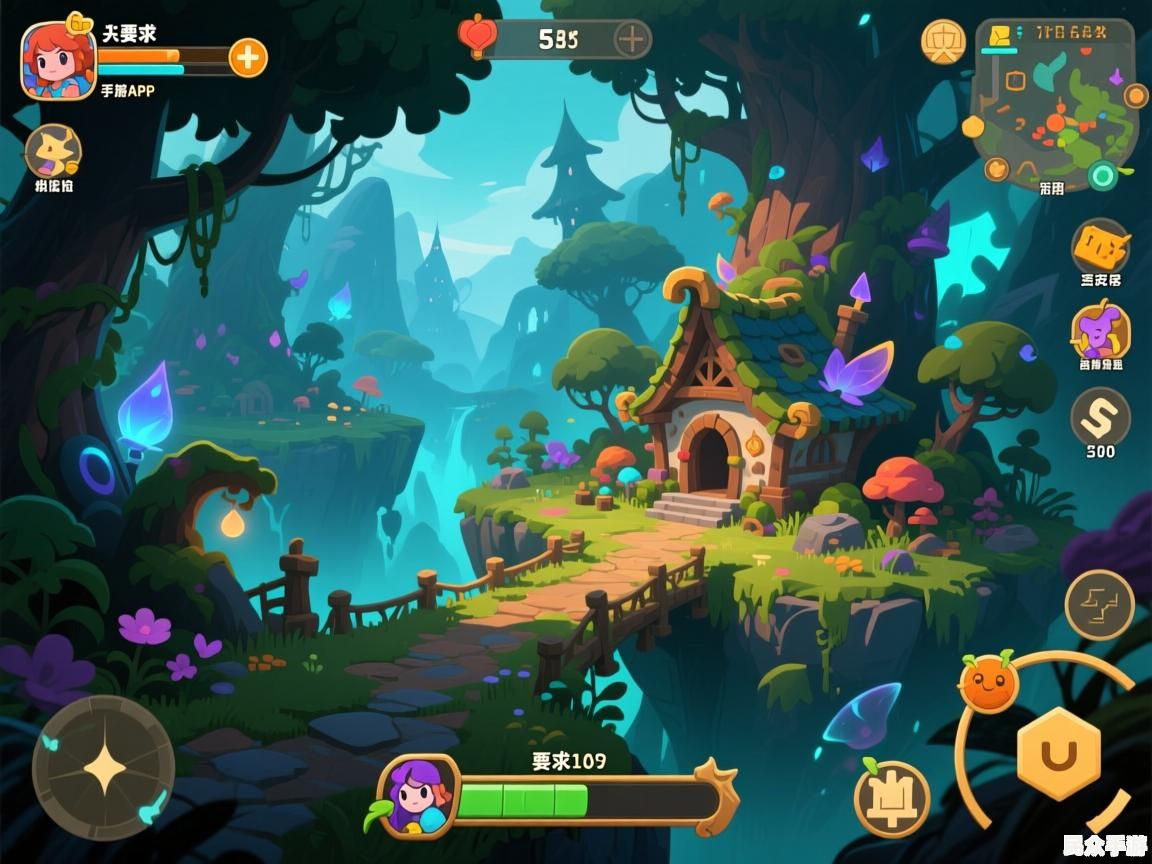Open the yellow fox companion icon
This screenshot has width=1152, height=864.
click(x=53, y=152)
